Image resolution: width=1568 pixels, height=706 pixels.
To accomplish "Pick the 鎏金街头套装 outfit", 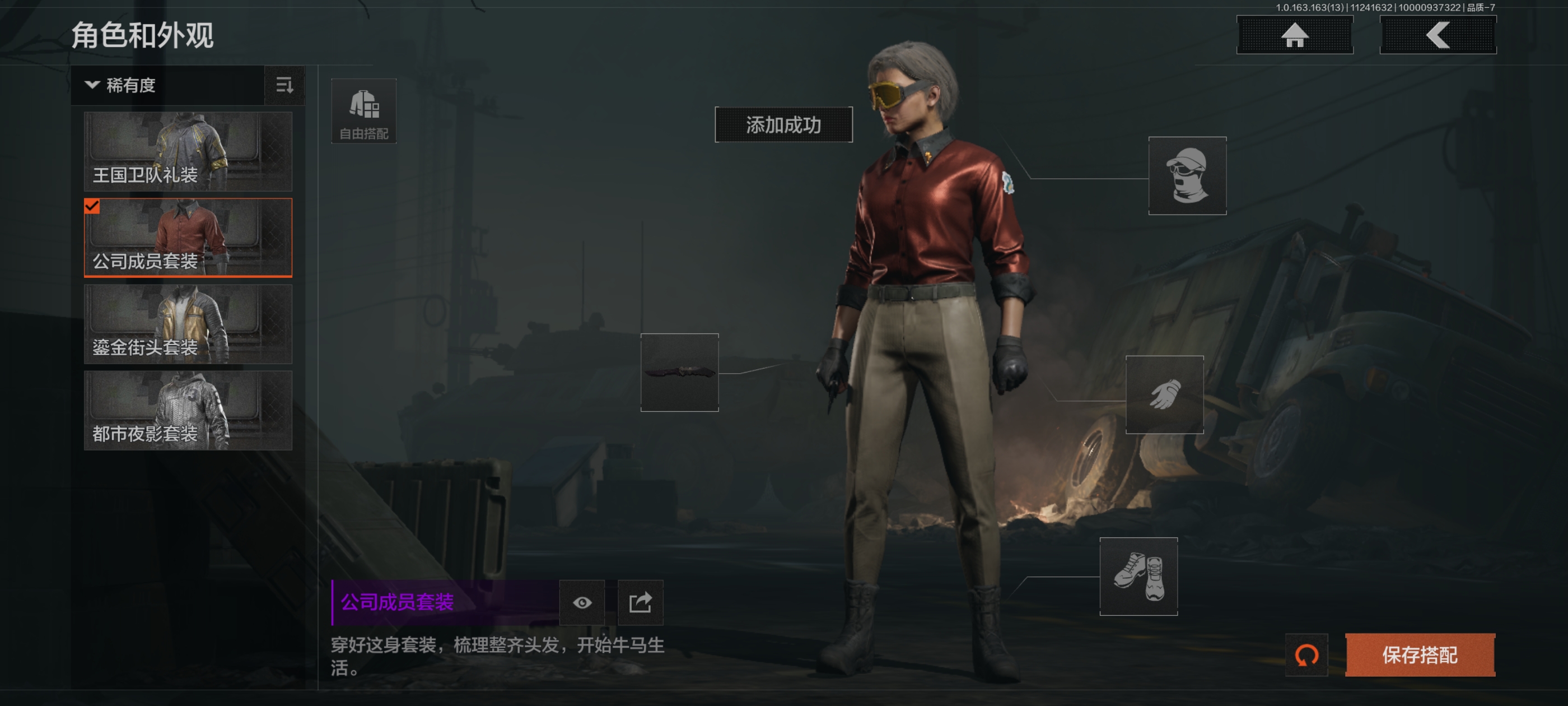I will click(188, 324).
